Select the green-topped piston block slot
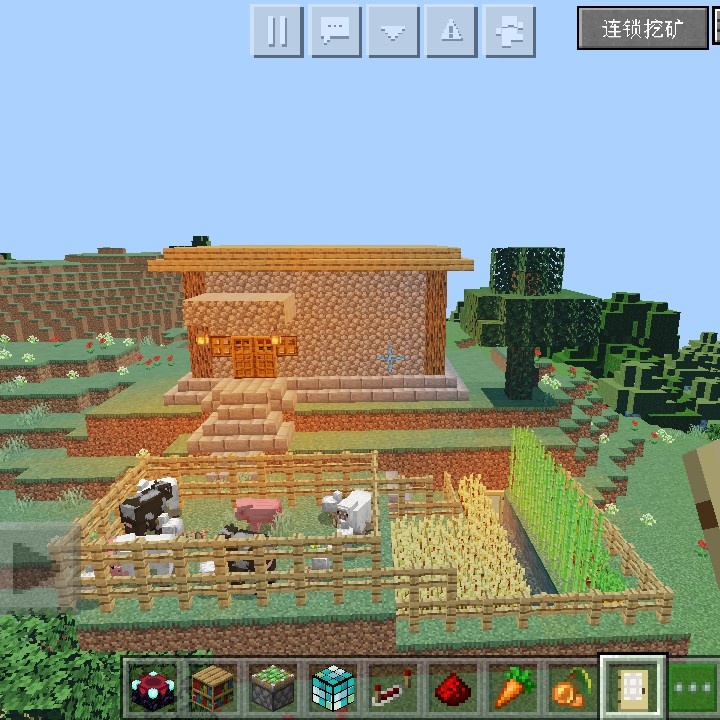The image size is (720, 720). pyautogui.click(x=271, y=688)
